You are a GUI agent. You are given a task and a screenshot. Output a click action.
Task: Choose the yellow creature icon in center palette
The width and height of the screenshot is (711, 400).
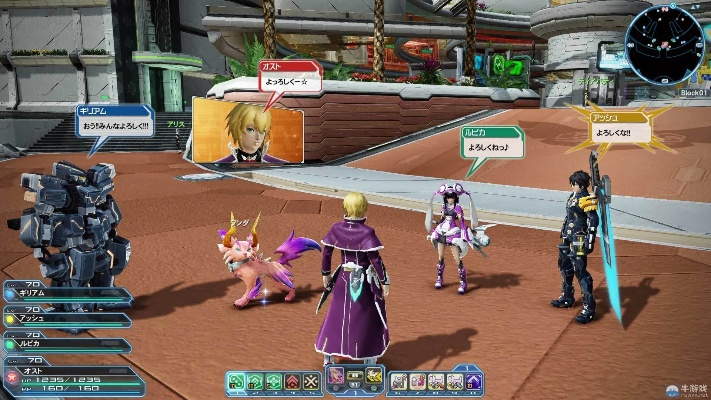pyautogui.click(x=374, y=377)
